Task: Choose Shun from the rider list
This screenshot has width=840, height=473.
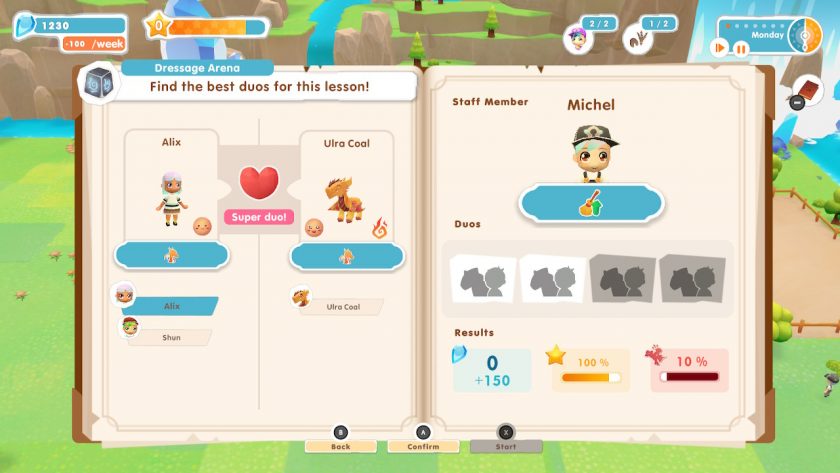Action: pos(172,338)
